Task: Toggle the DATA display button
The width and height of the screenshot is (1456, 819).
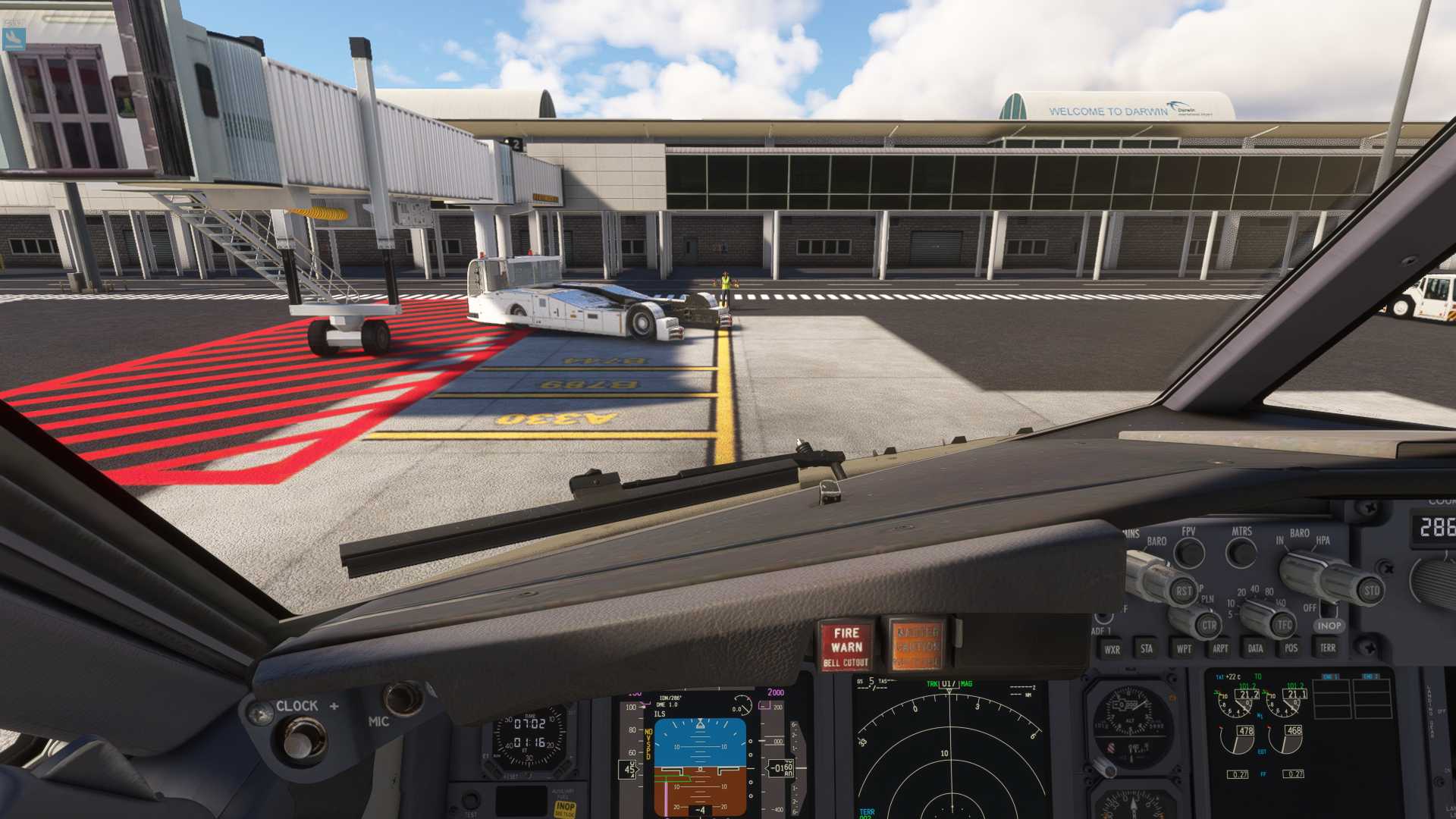Action: pyautogui.click(x=1255, y=648)
